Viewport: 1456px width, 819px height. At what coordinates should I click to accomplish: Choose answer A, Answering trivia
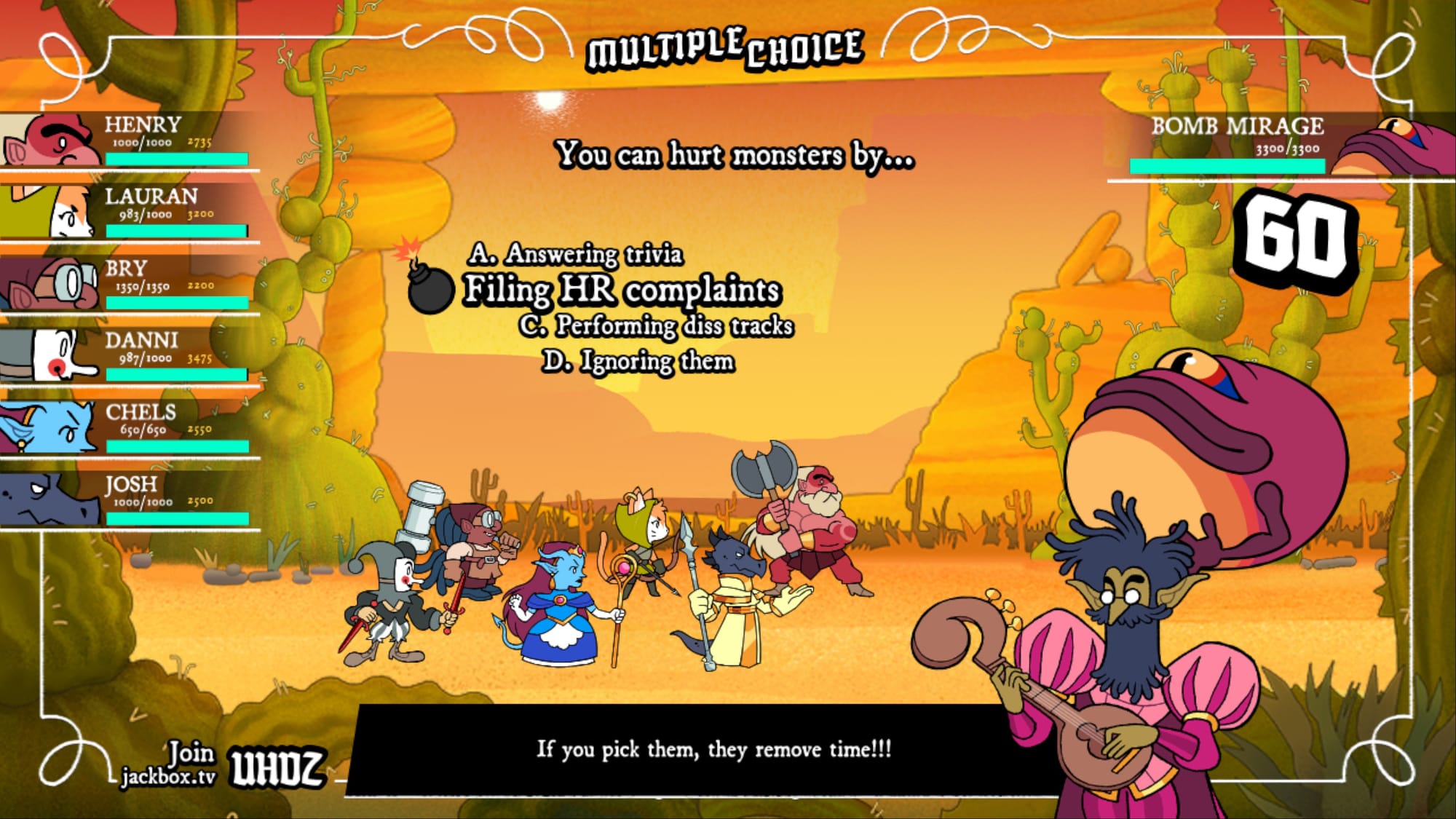pos(576,254)
